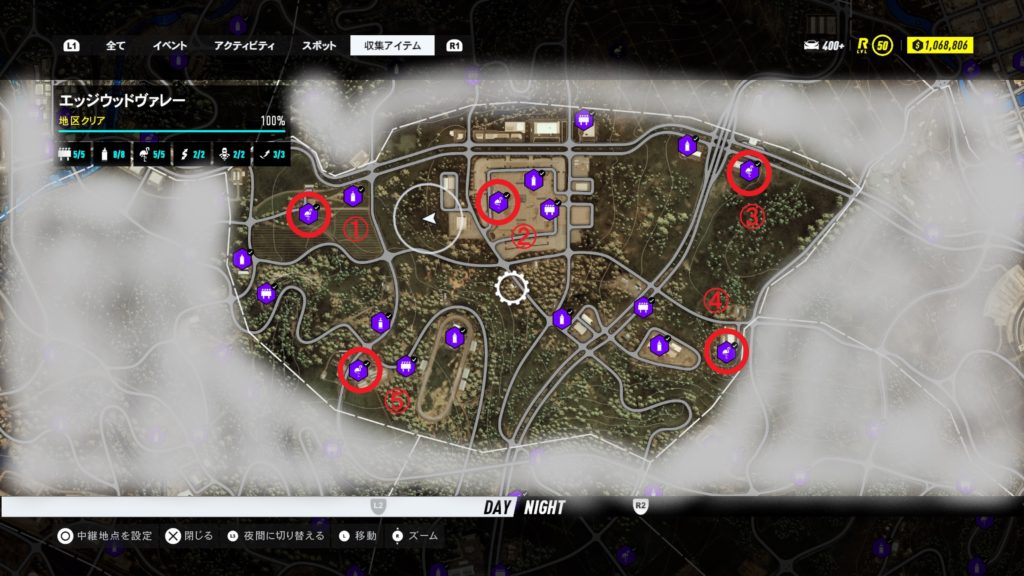The image size is (1024, 576).
Task: Switch the map to NIGHT
Action: point(544,507)
